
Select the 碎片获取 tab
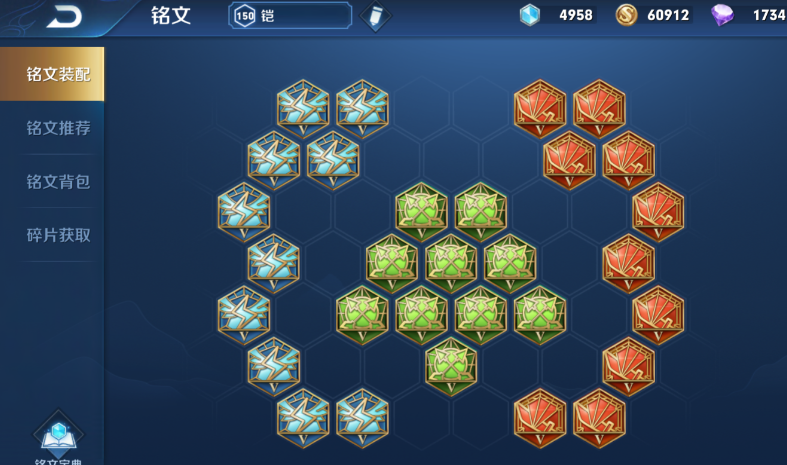click(58, 235)
